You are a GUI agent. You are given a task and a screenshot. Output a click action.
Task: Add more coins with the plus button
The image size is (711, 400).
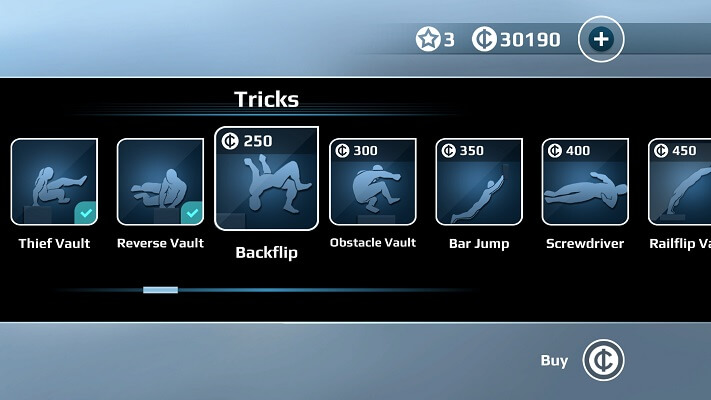[x=600, y=40]
